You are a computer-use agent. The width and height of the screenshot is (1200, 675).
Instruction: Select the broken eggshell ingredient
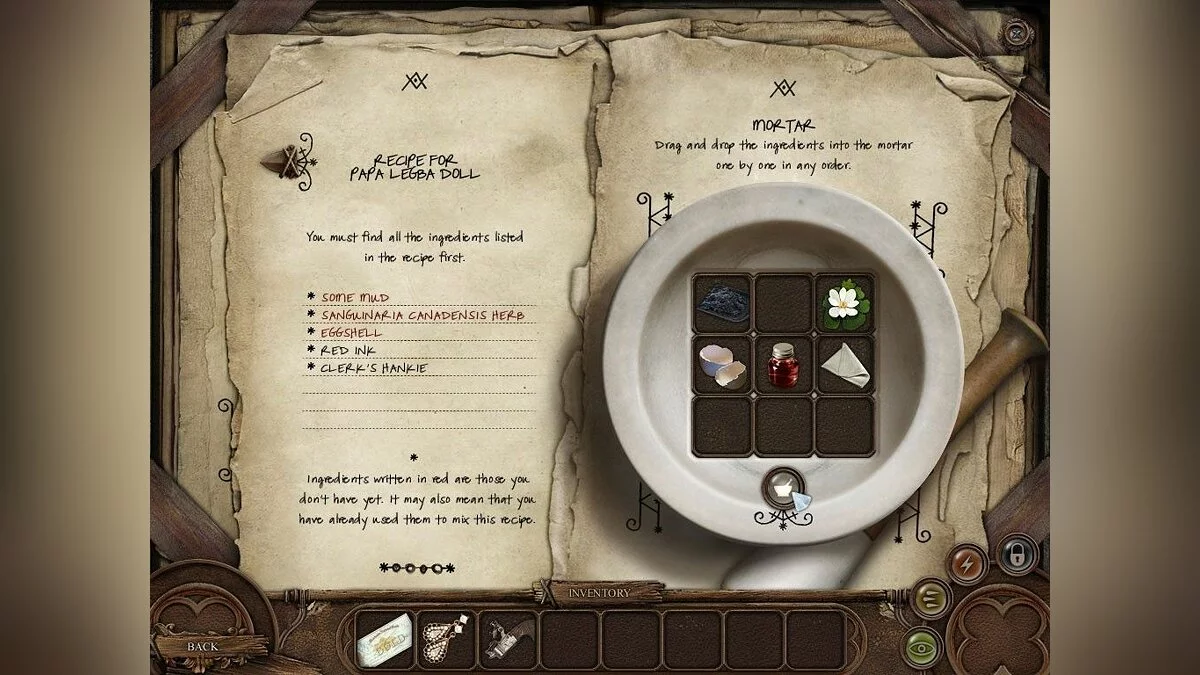722,365
